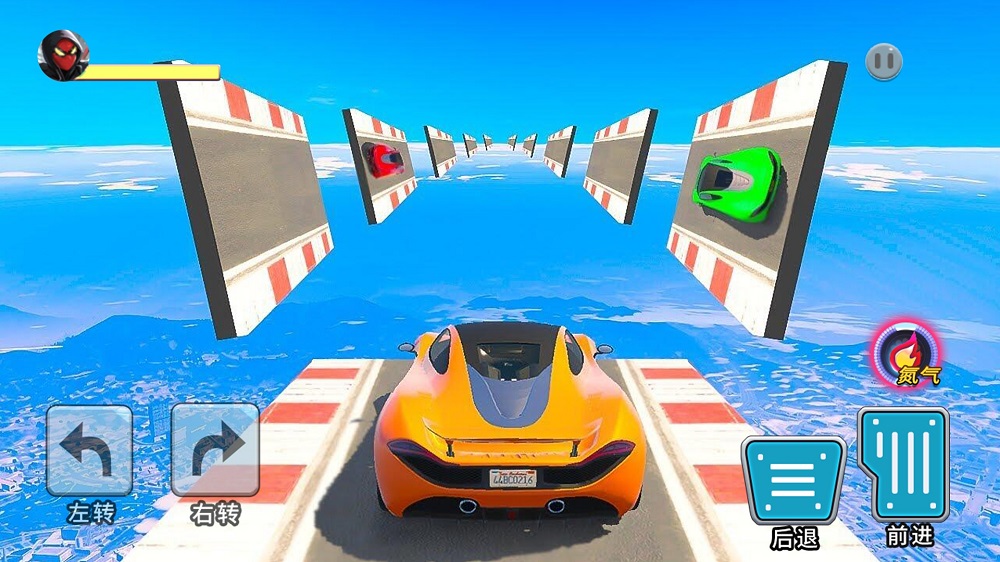
Task: Hit the 后退 reverse pedal
Action: pos(793,480)
